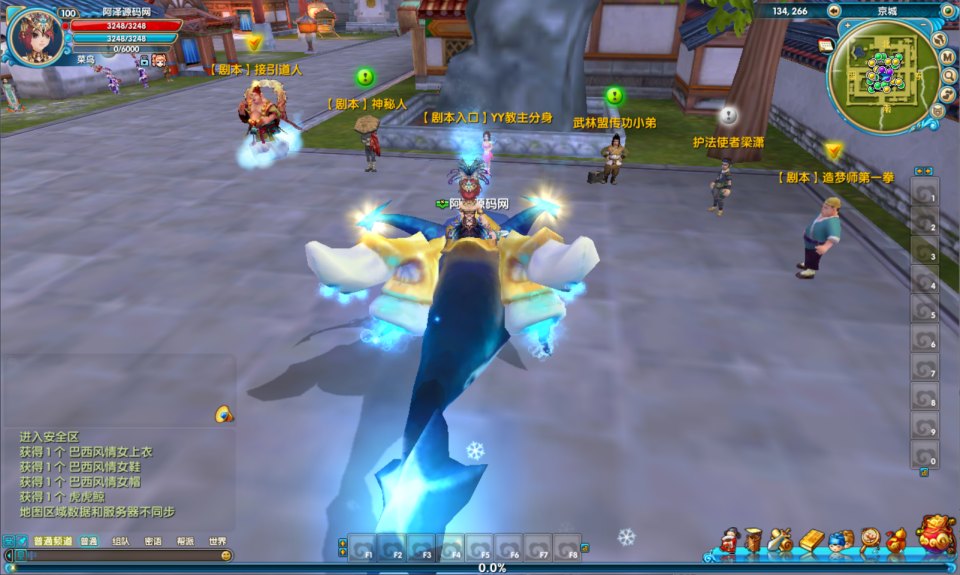
Task: Open the chat emoji smiley picker
Action: pyautogui.click(x=226, y=555)
